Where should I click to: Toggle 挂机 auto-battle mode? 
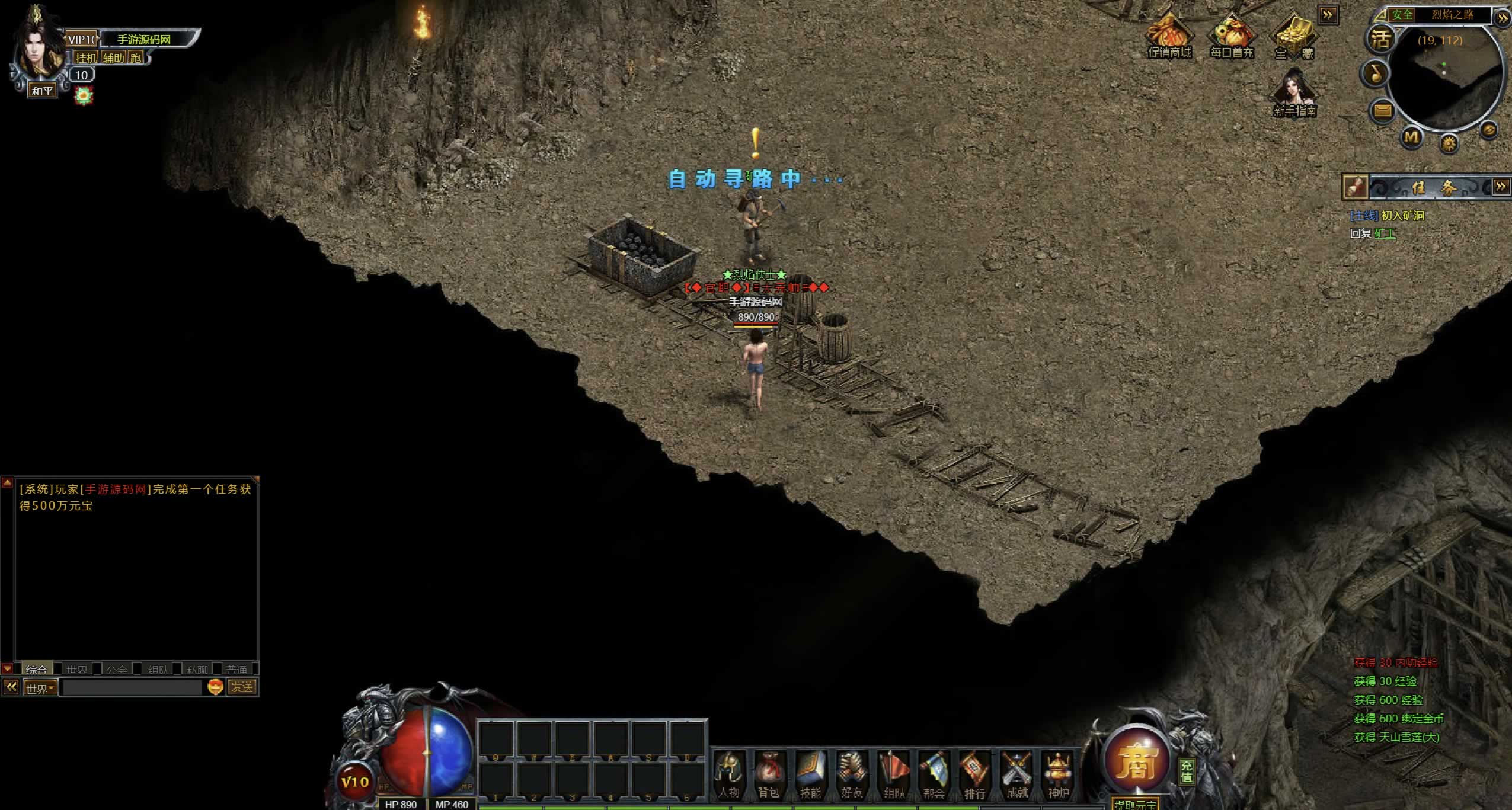click(86, 57)
